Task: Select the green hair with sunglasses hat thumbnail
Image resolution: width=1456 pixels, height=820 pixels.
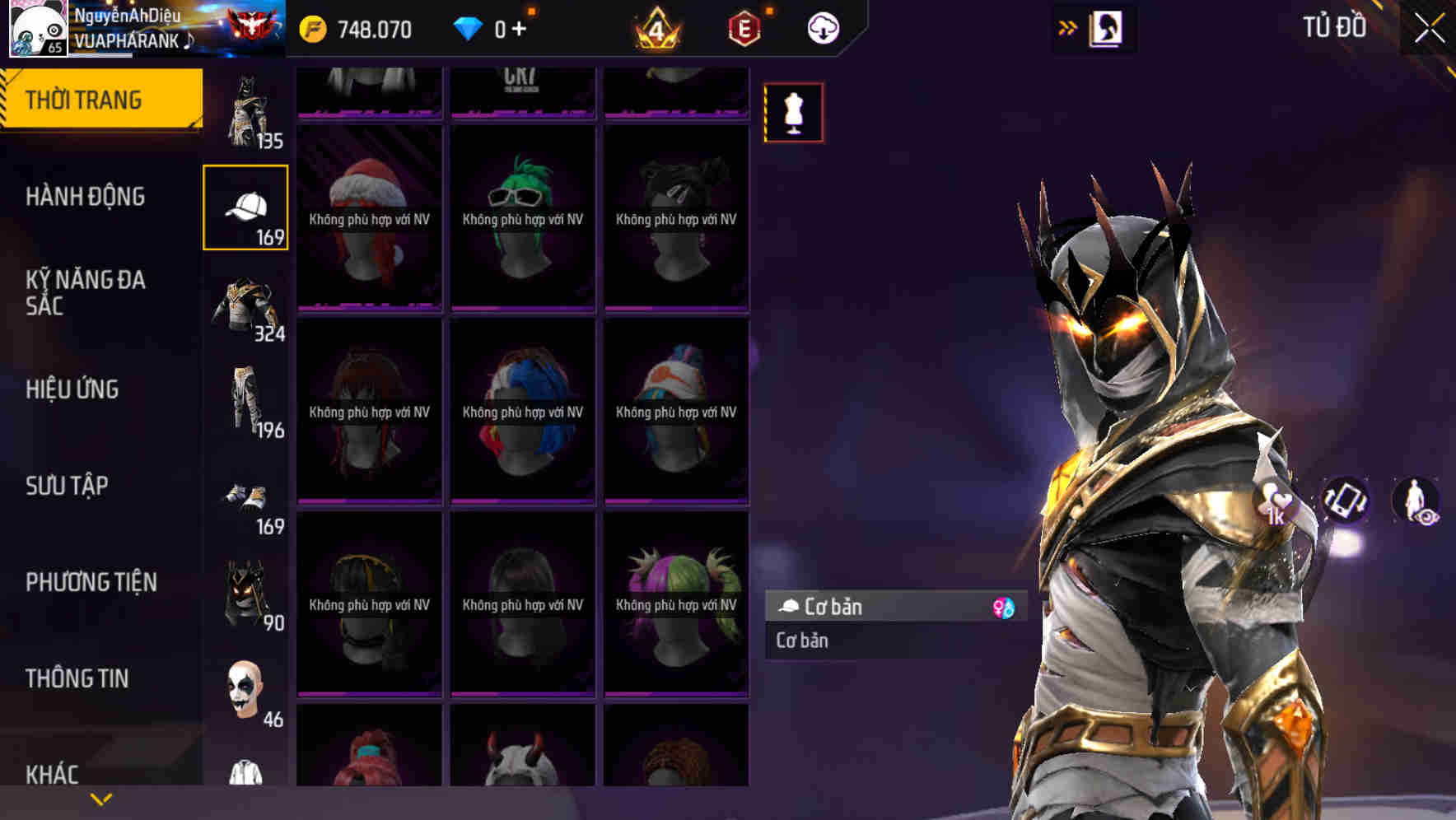Action: [522, 218]
